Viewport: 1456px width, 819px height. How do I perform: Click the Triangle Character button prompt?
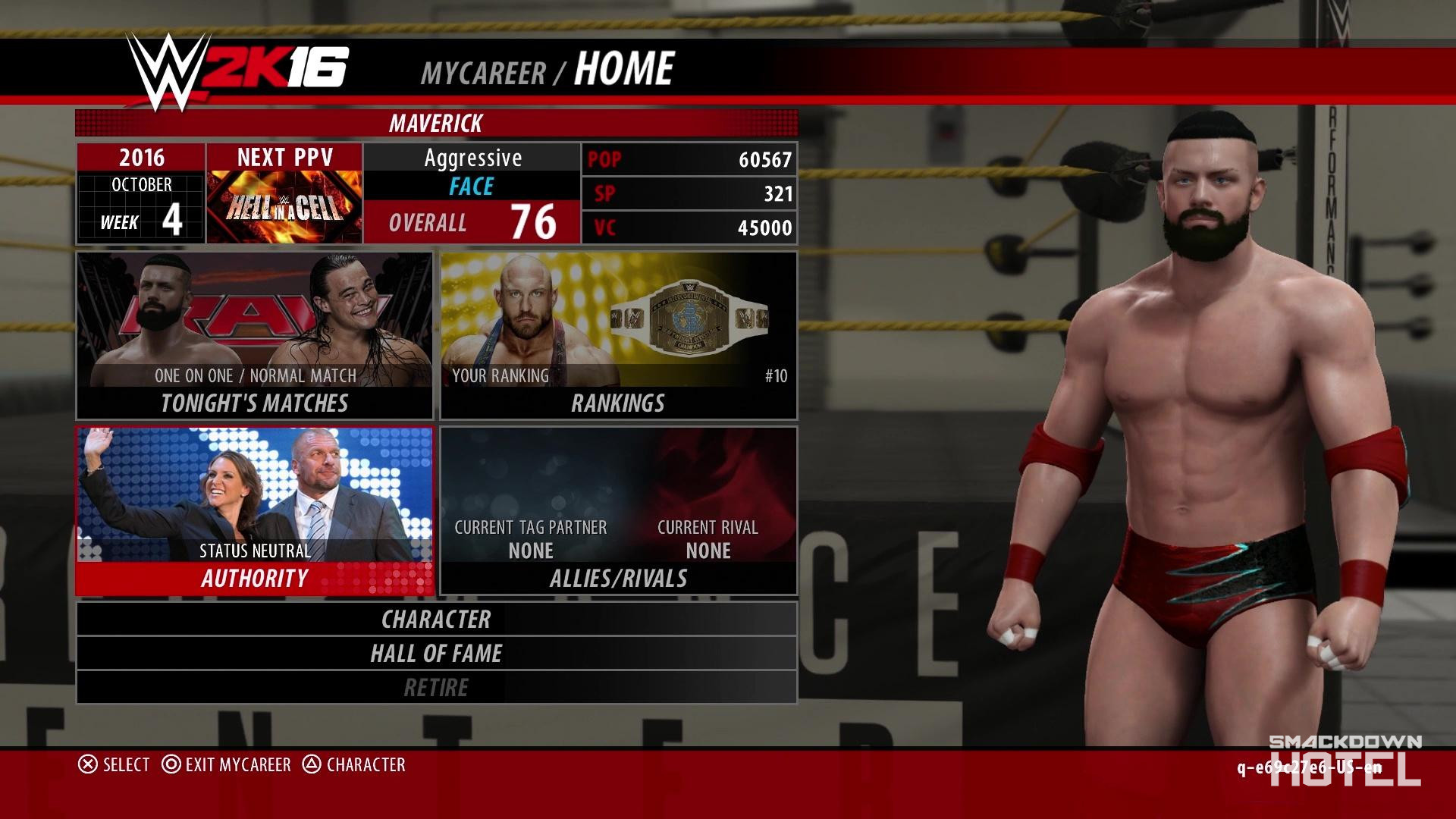(x=356, y=765)
